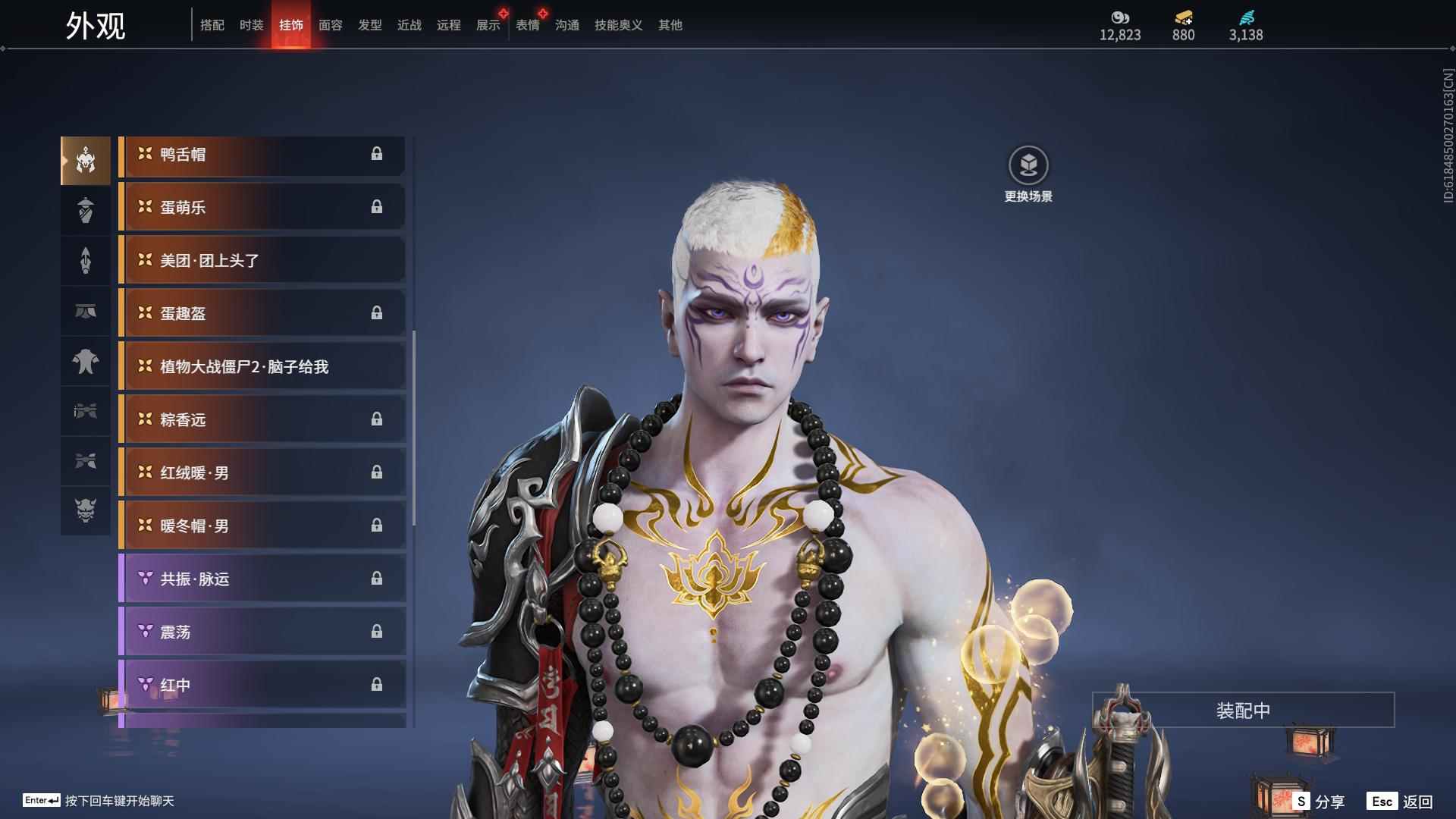Pick the 植物大战僵尸2·脑子给我 headpiece

(x=262, y=367)
